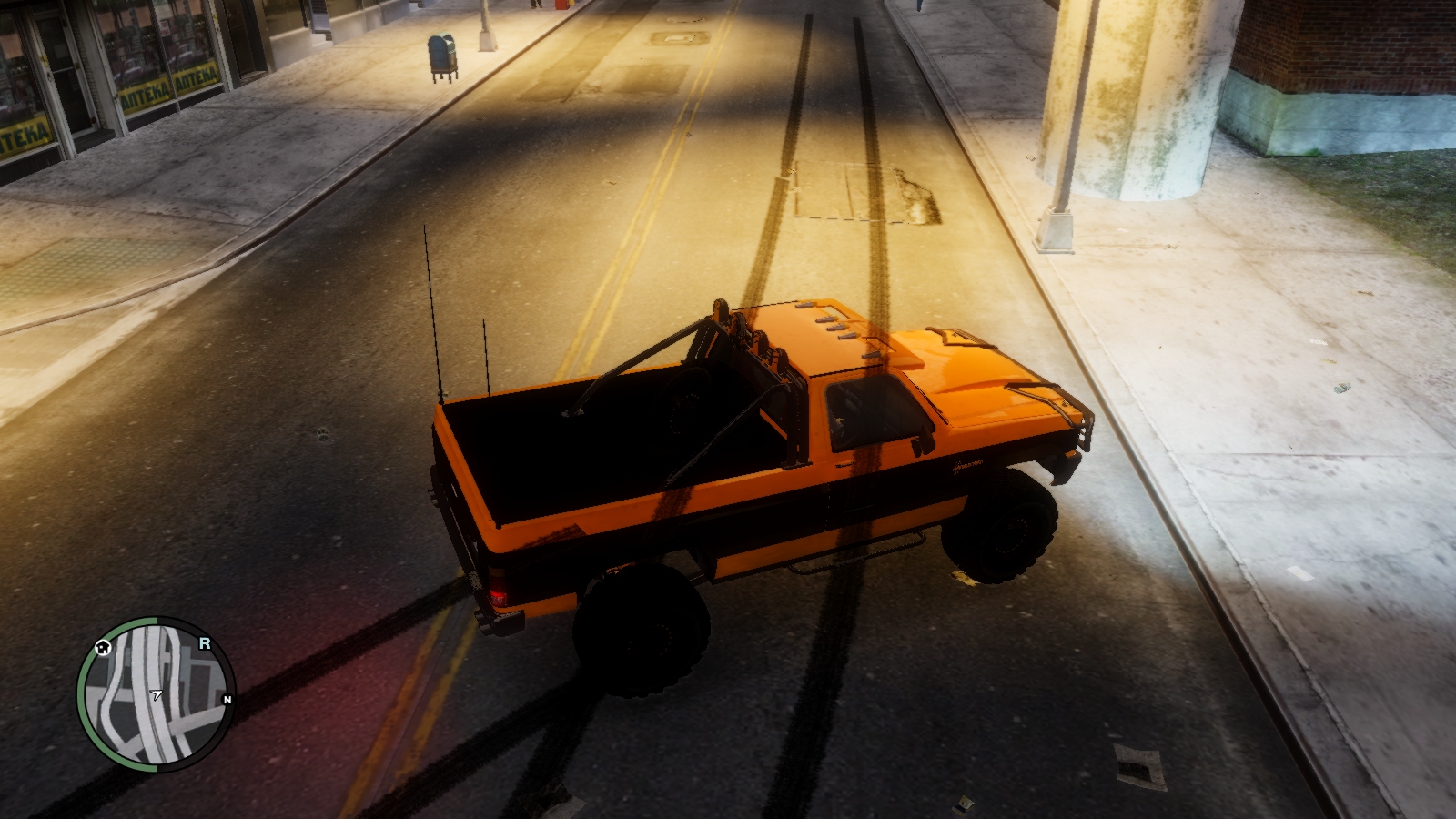Click the N north marker on the radar
Viewport: 1456px width, 819px height.
227,699
